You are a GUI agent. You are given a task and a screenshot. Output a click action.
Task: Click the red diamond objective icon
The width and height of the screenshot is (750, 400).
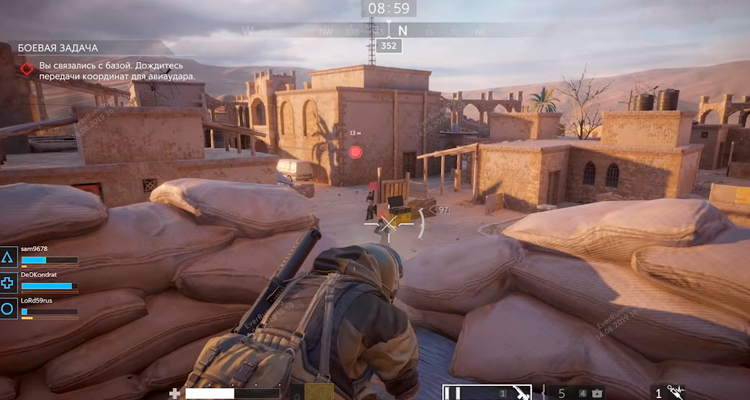pos(27,70)
